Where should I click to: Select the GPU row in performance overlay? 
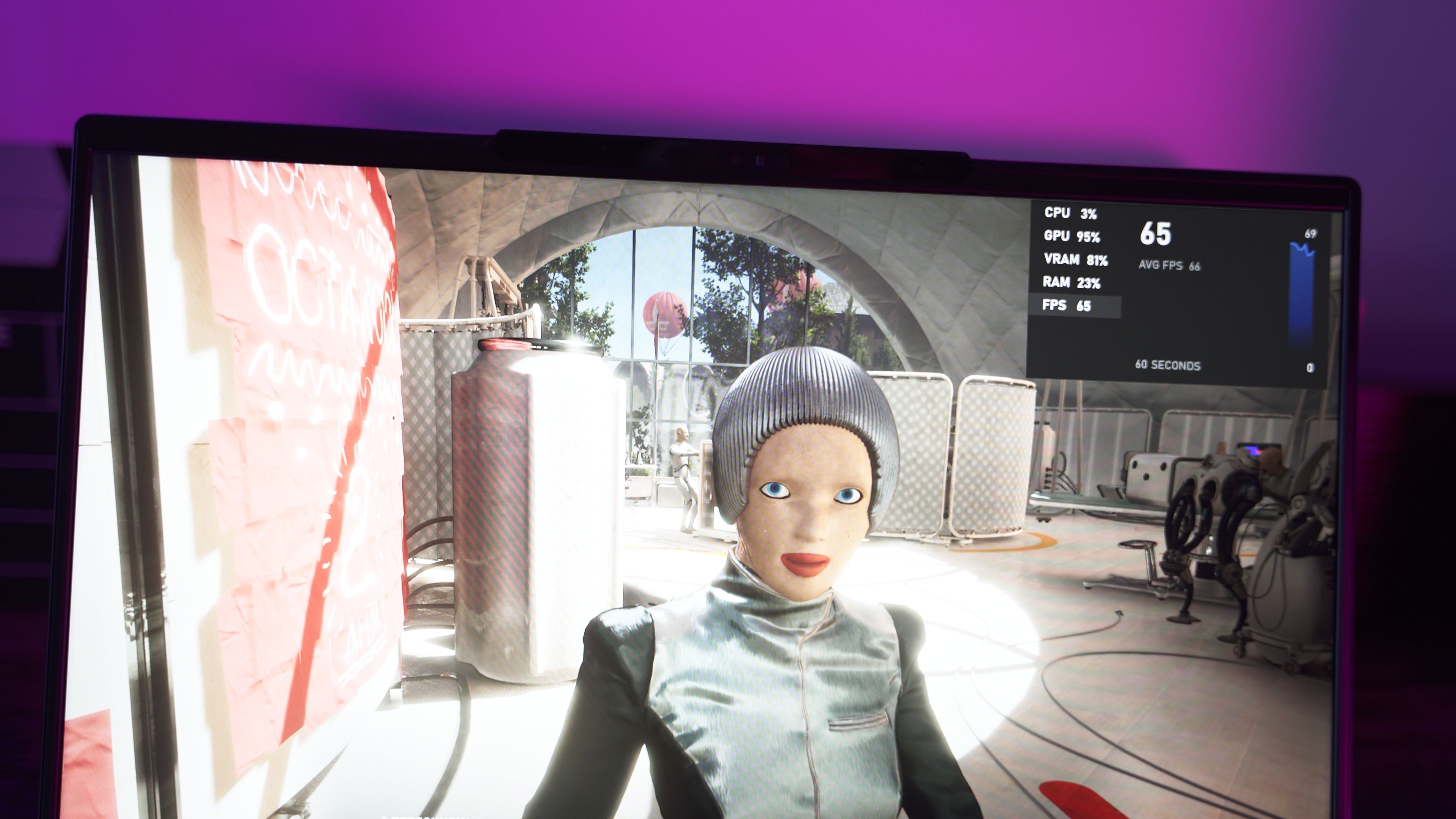point(1072,236)
